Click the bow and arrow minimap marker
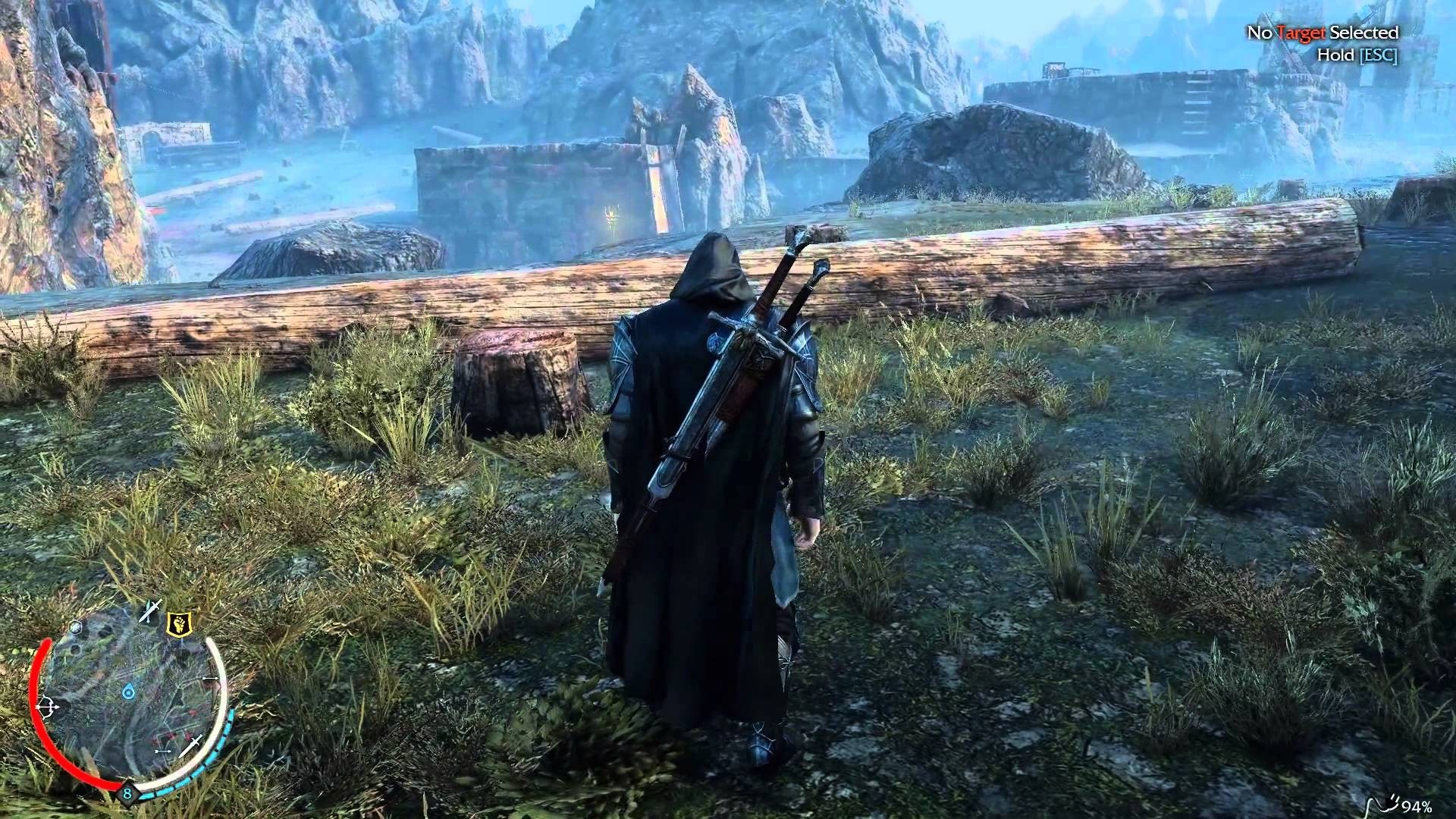 click(46, 706)
